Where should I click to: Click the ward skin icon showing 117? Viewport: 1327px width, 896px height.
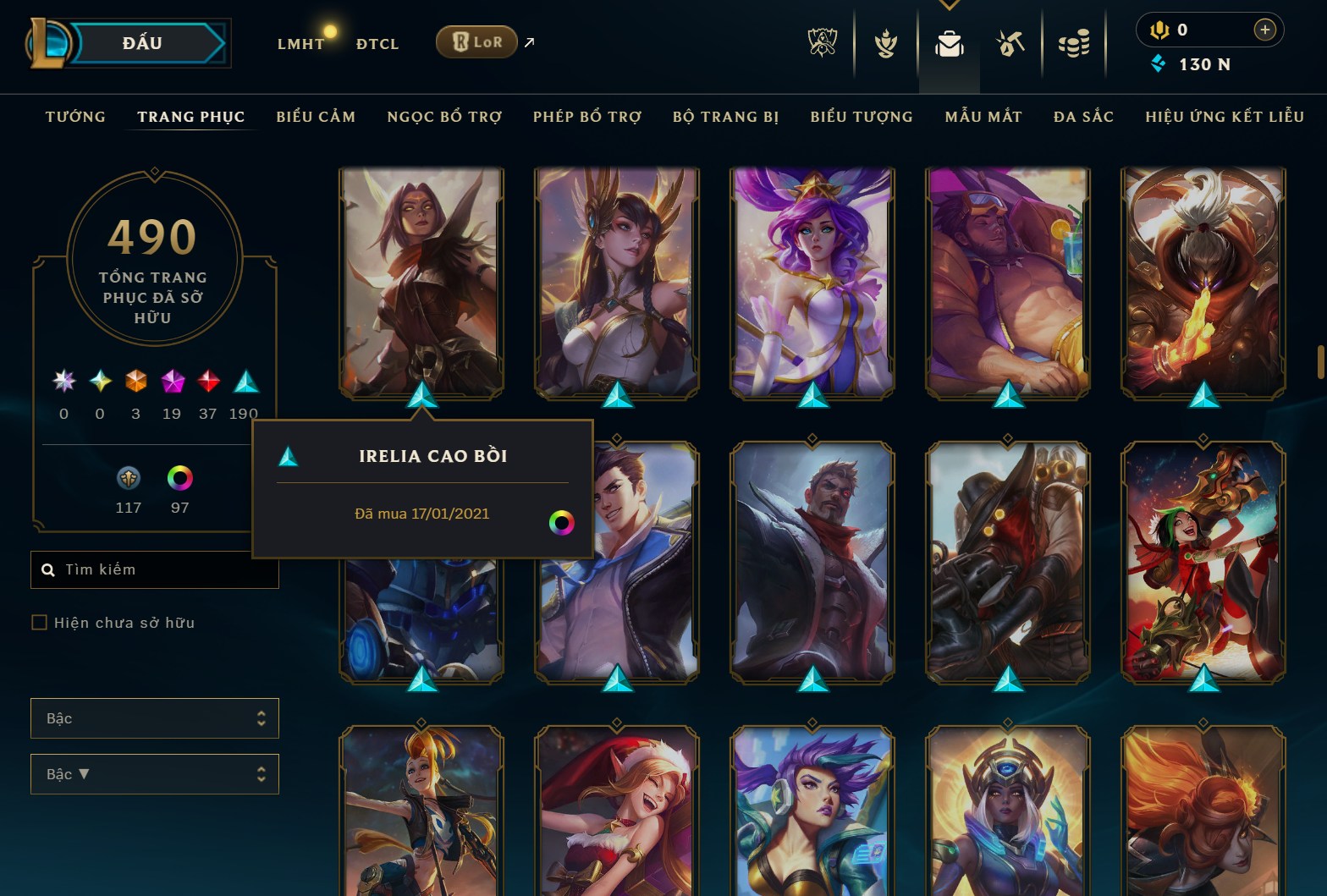tap(128, 478)
